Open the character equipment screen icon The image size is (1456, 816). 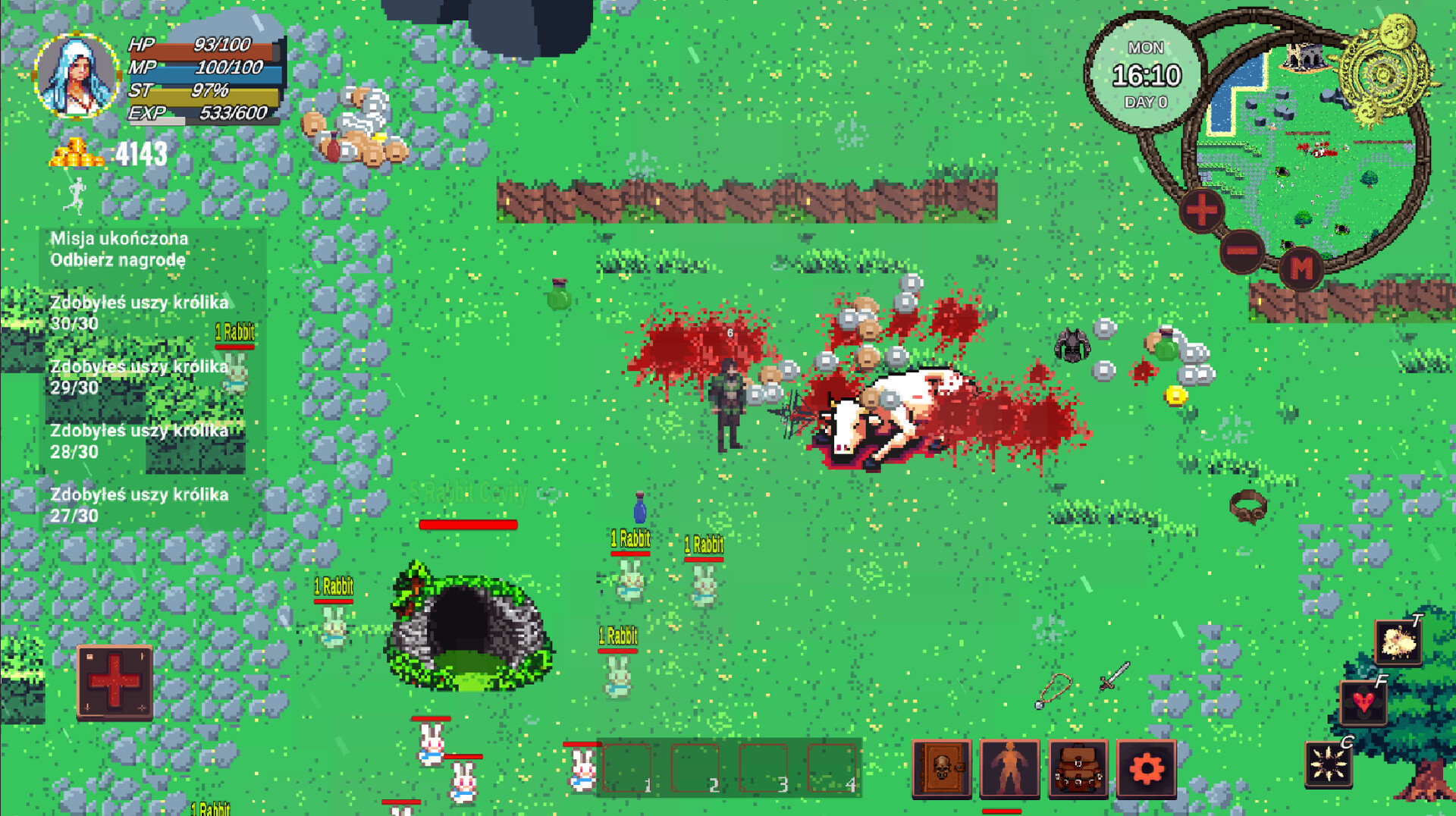point(1009,768)
